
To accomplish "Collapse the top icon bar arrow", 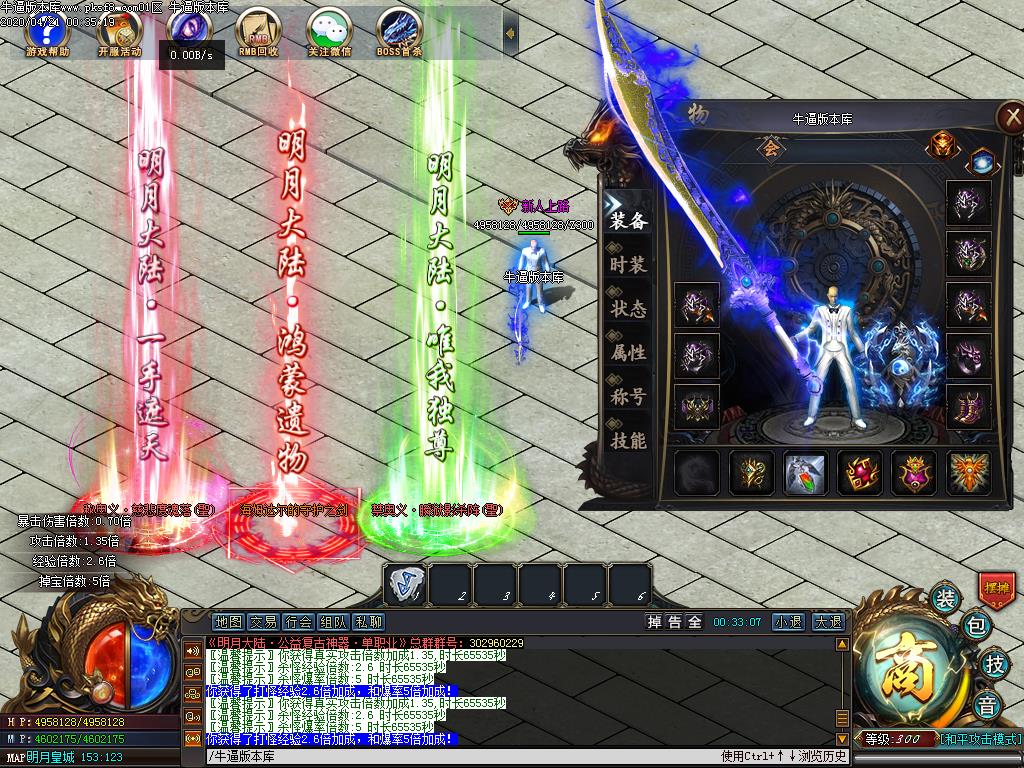I will coord(510,33).
